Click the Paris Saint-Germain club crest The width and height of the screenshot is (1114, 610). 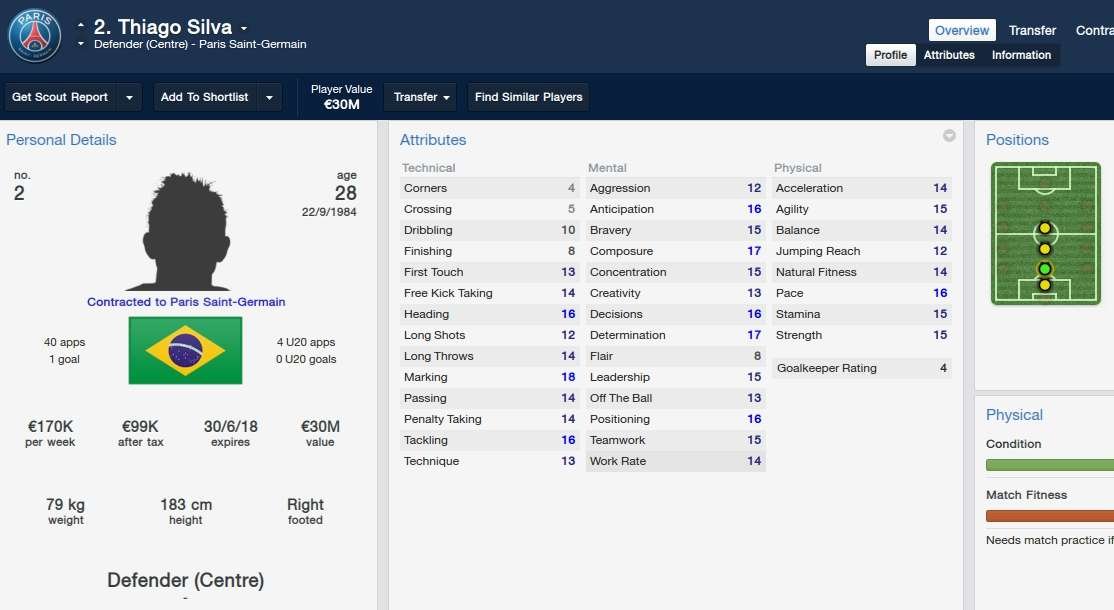point(35,36)
